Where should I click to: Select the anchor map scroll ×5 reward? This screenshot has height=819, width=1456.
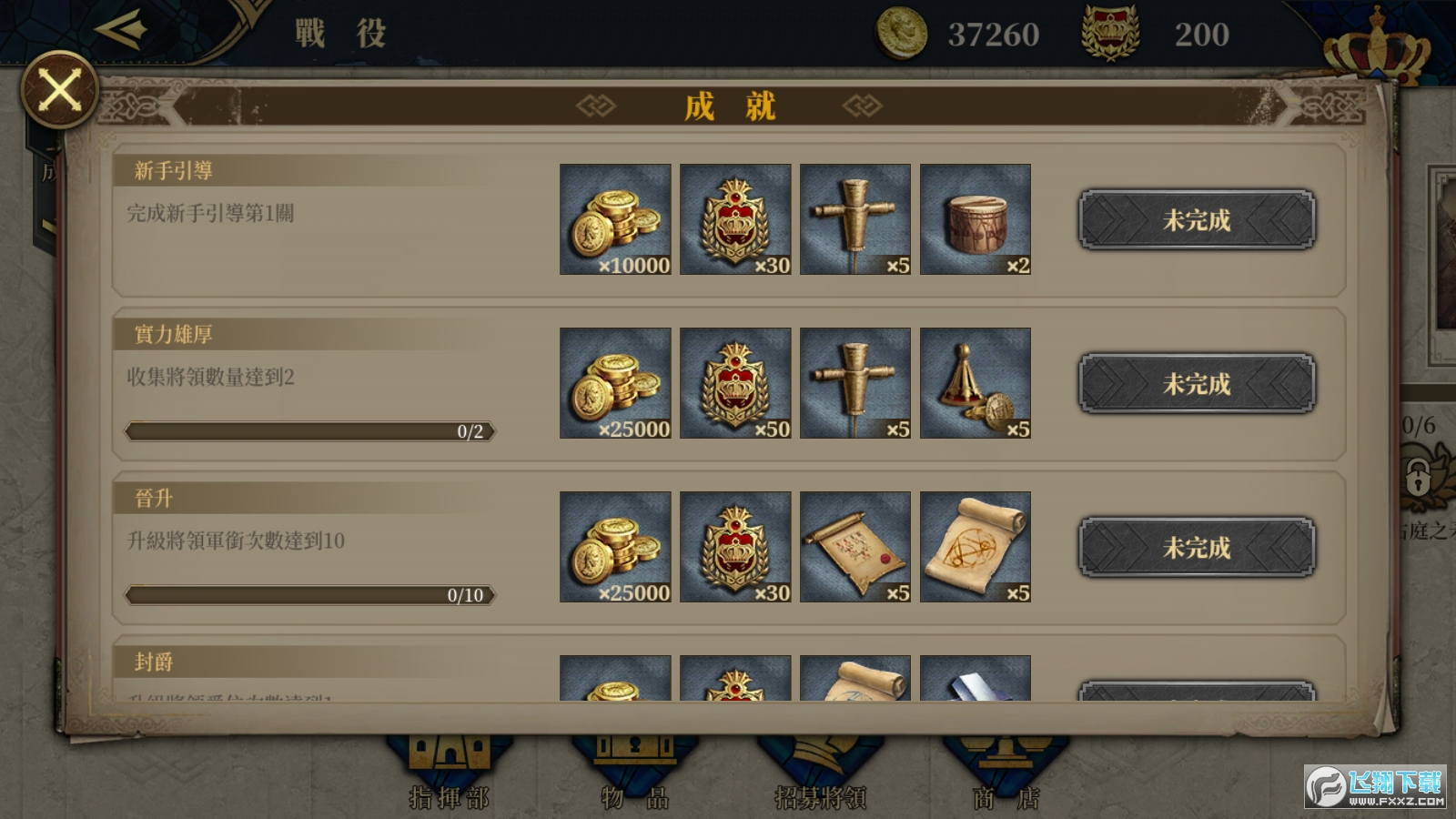(x=975, y=547)
